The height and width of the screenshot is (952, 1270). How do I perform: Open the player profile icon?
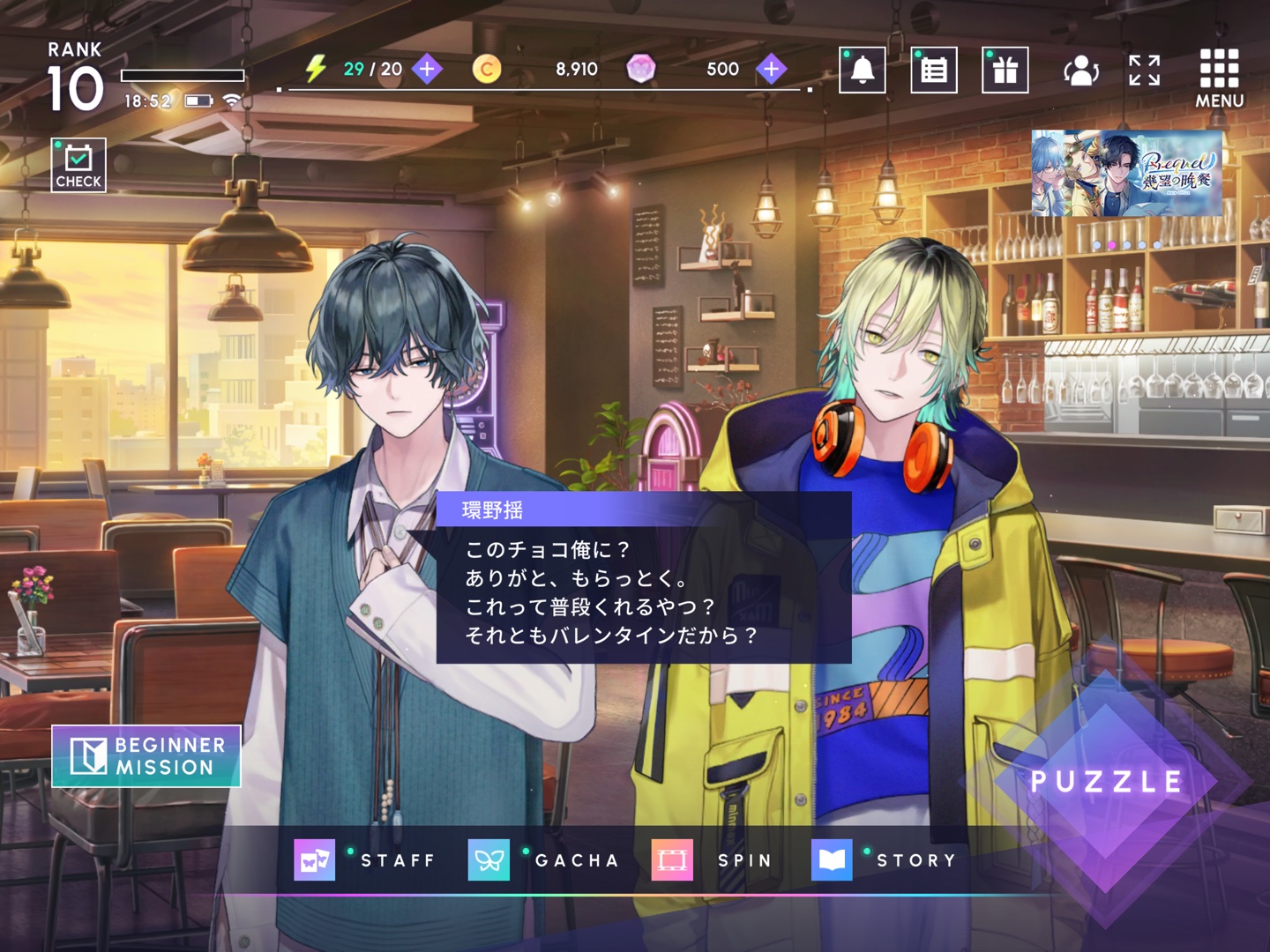(x=1080, y=70)
